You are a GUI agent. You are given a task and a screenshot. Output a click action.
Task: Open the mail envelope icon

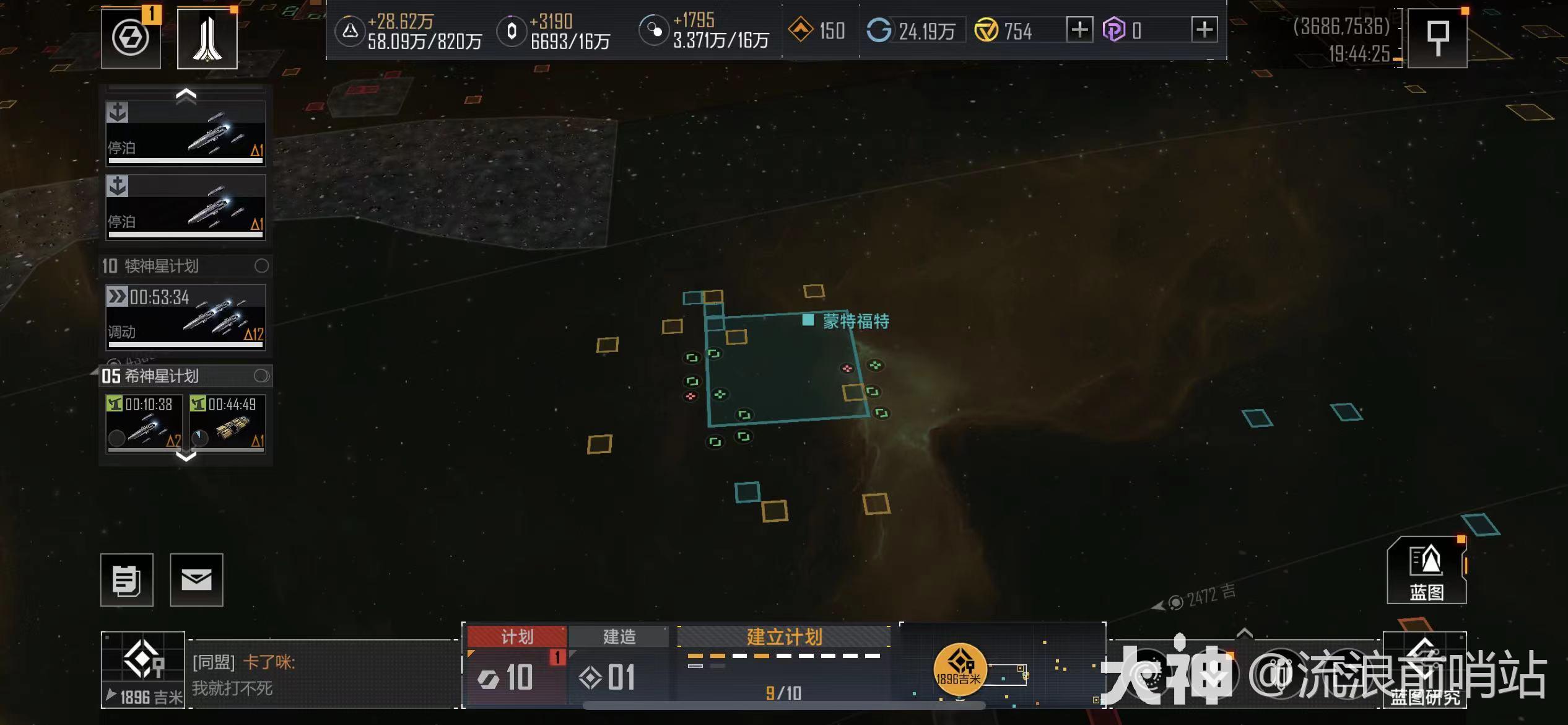pos(196,580)
